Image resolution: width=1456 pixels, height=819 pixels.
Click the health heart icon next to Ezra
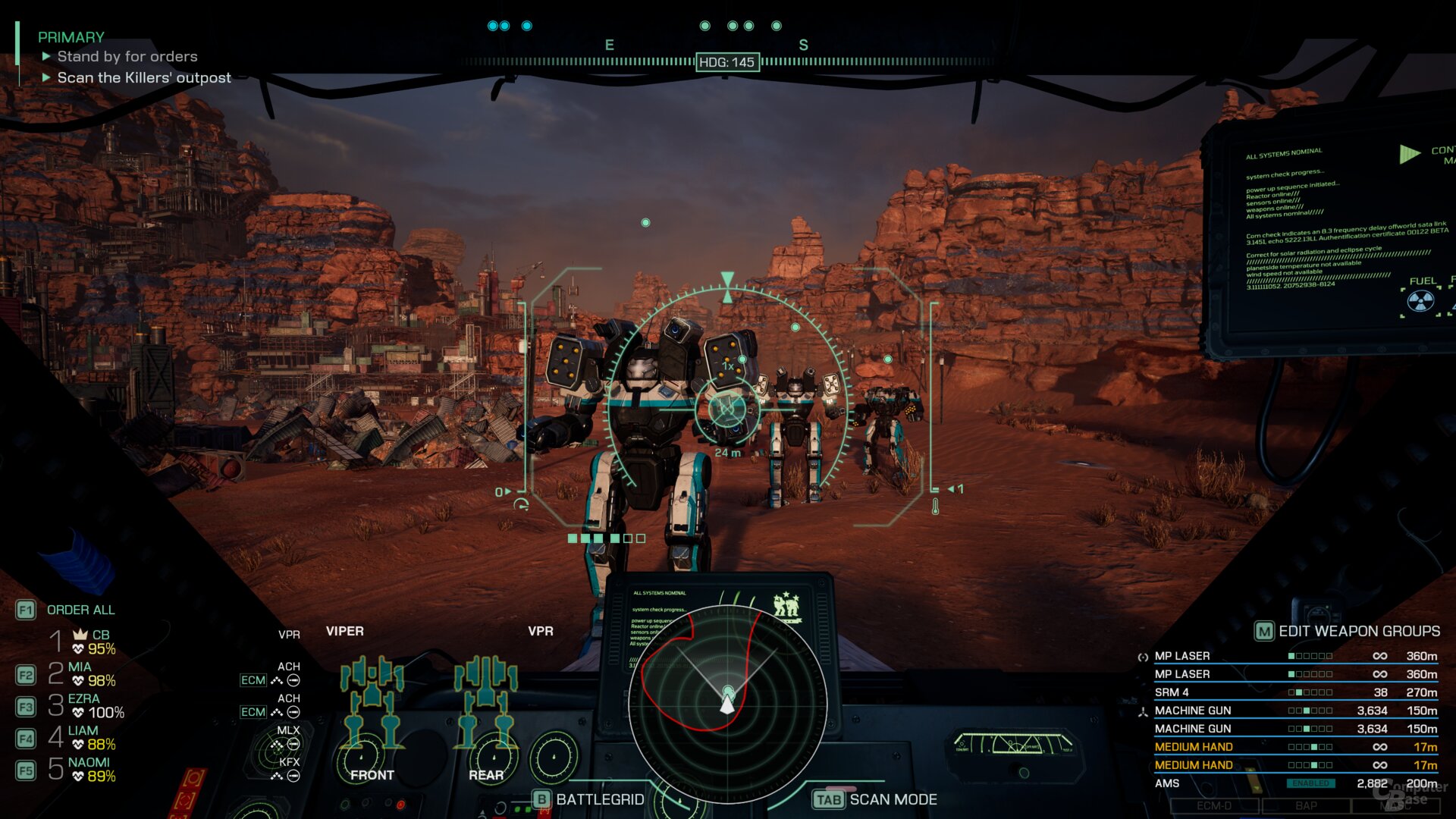[x=77, y=711]
